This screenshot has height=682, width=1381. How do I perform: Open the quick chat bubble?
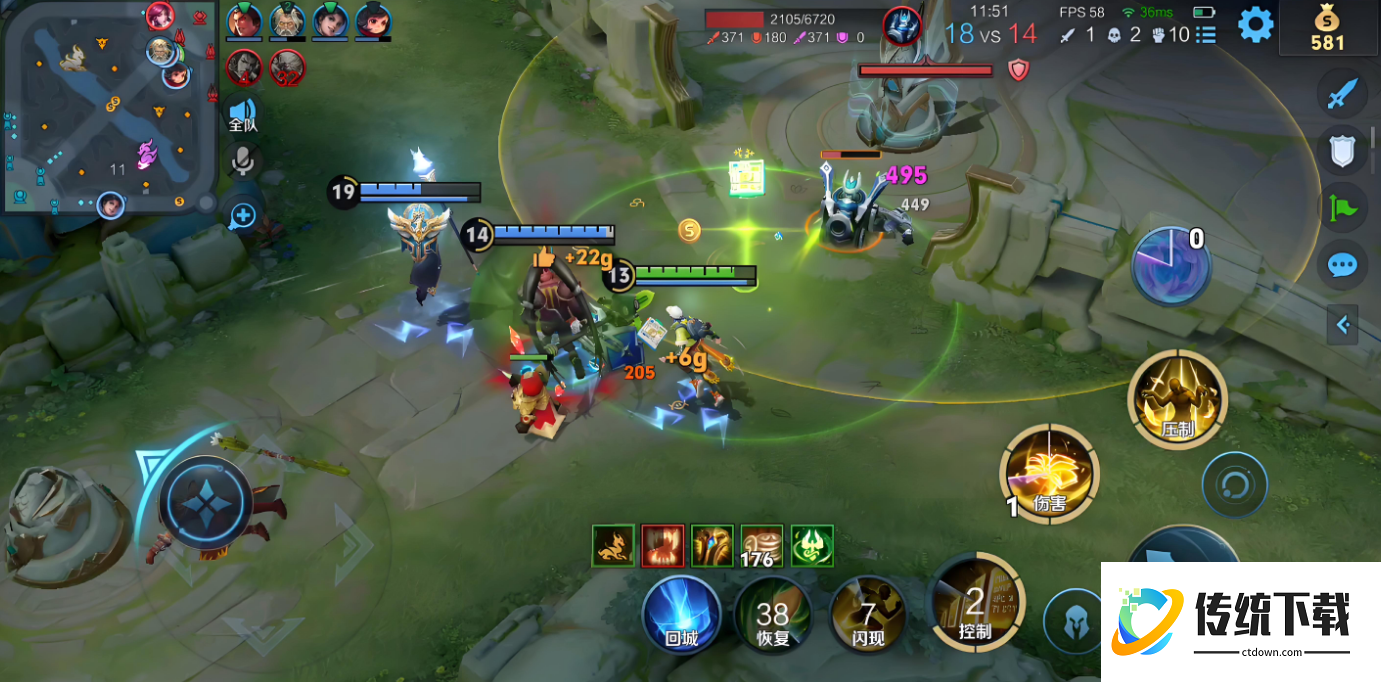(1341, 265)
